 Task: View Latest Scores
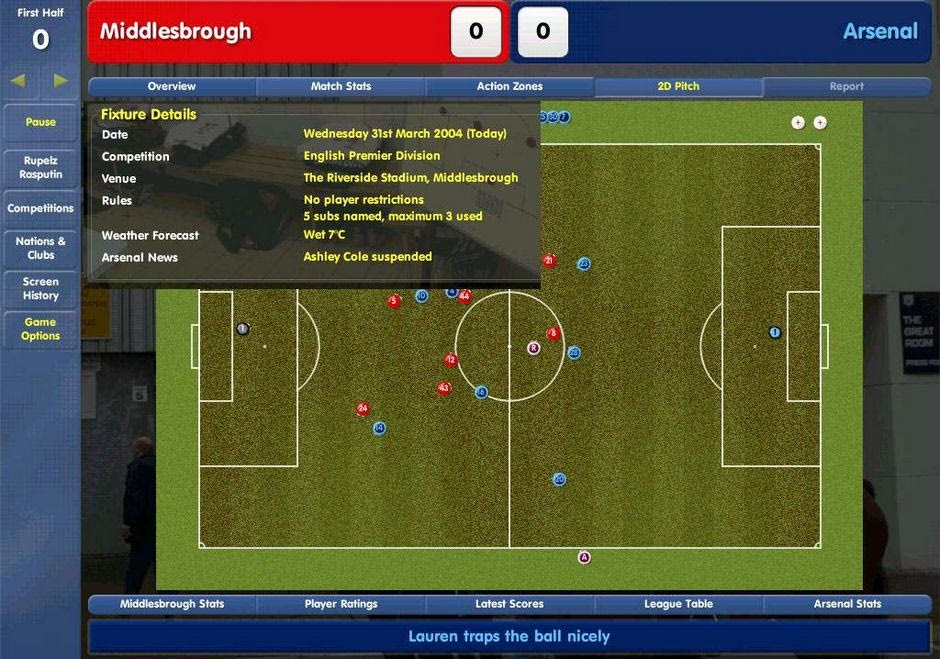(509, 604)
